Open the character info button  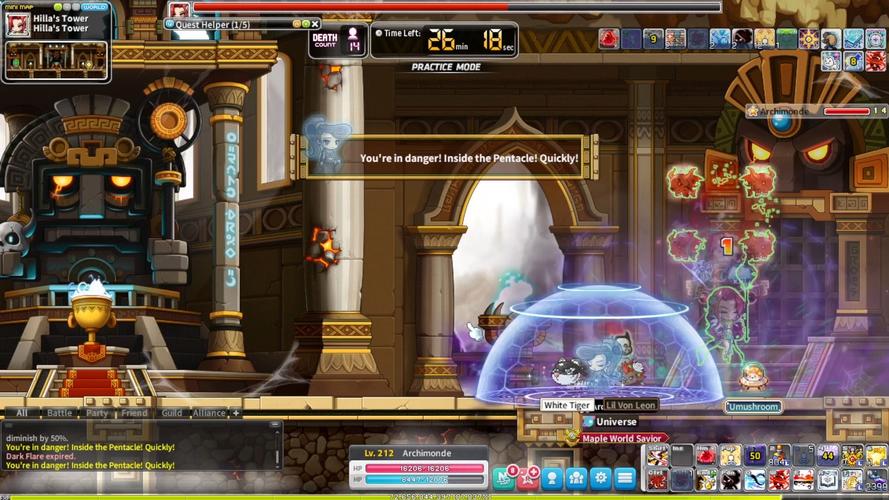553,477
